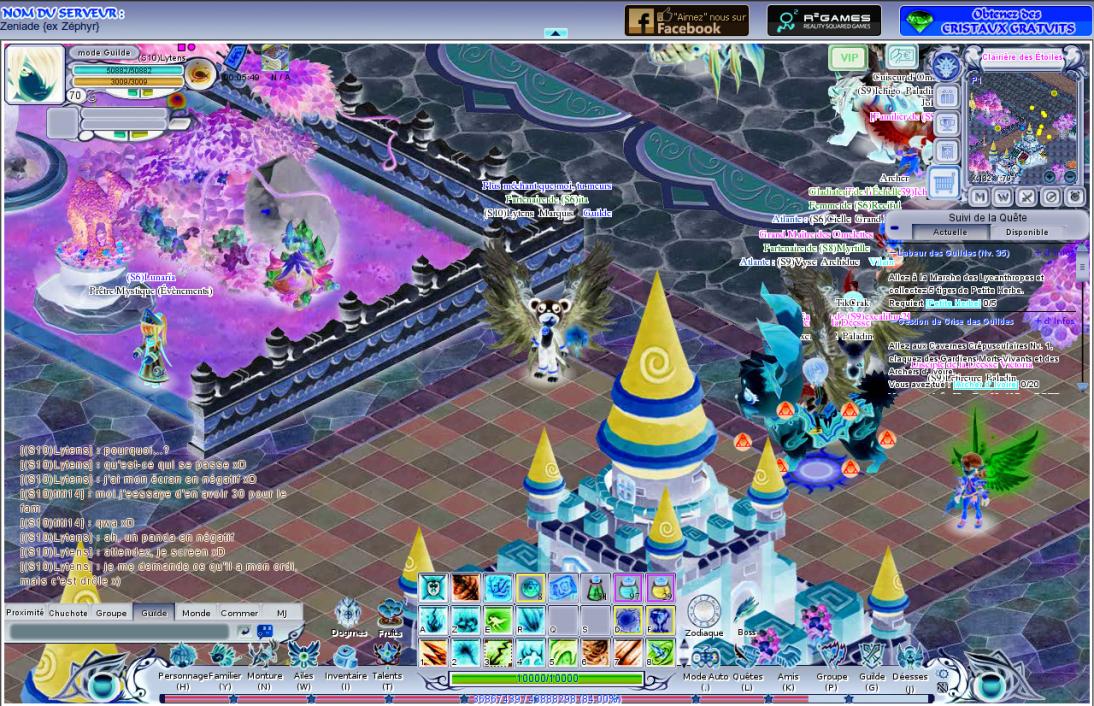Switch to the Monde chat tab
The image size is (1094, 706).
pos(196,613)
